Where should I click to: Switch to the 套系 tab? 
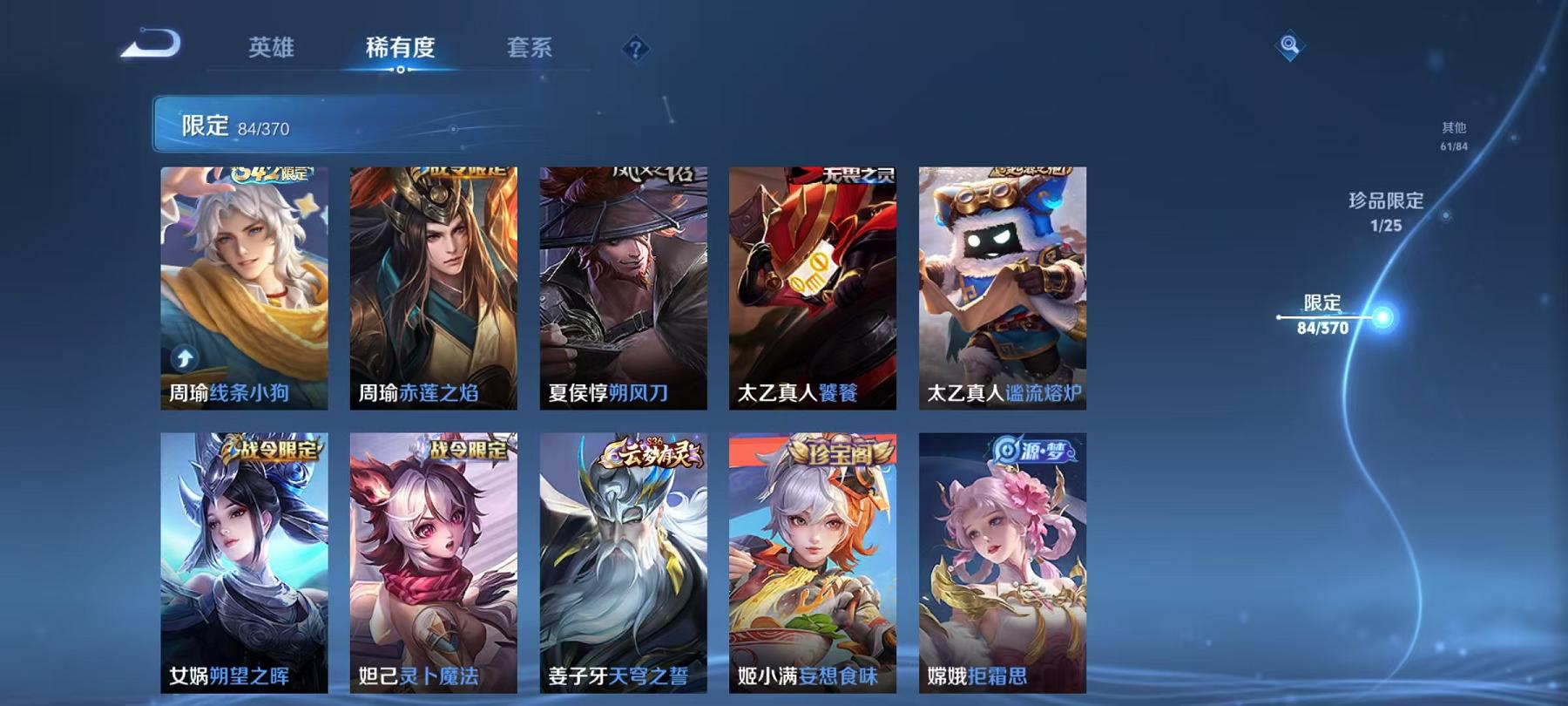point(530,50)
